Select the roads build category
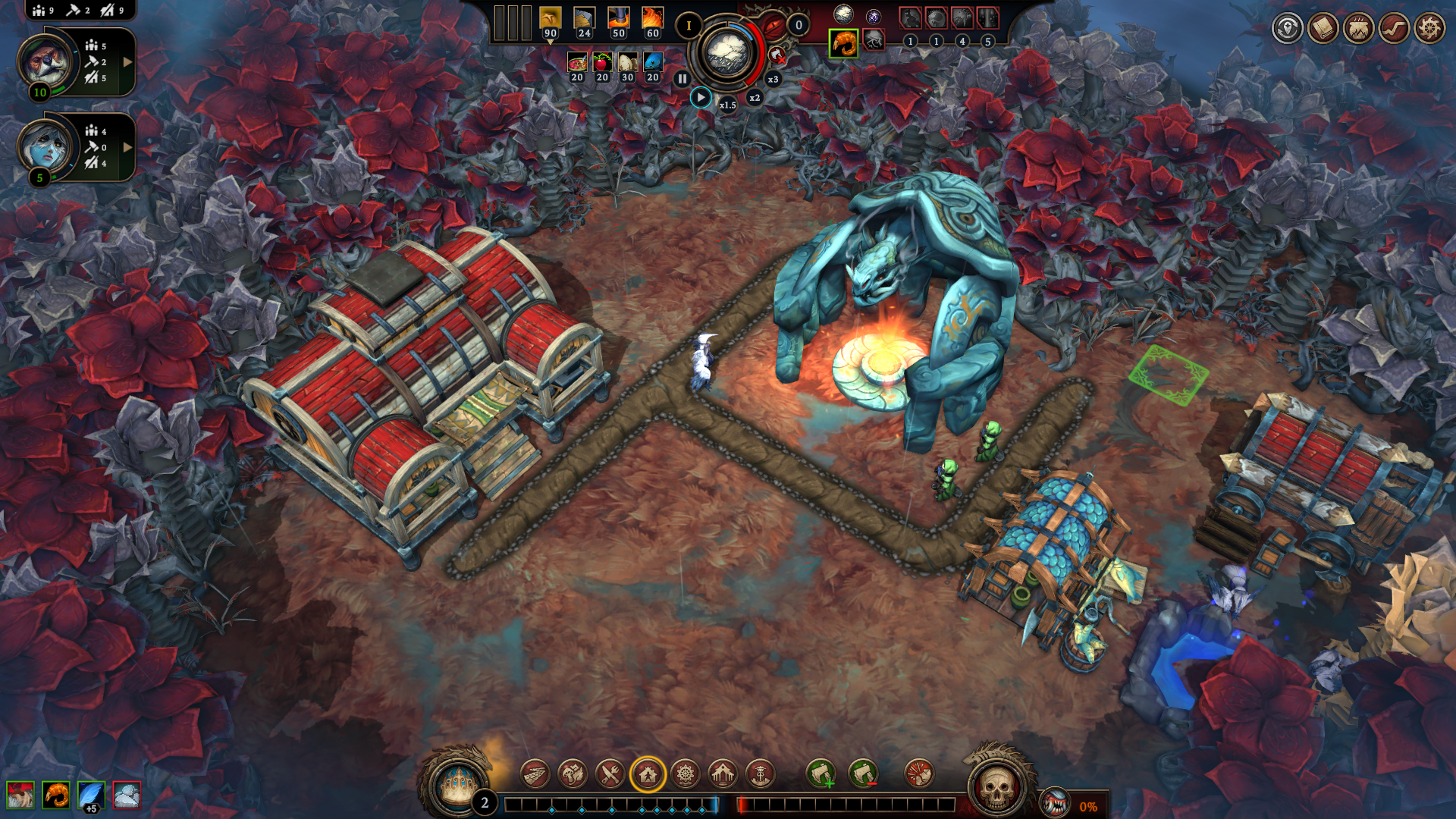Image resolution: width=1456 pixels, height=819 pixels. [535, 774]
